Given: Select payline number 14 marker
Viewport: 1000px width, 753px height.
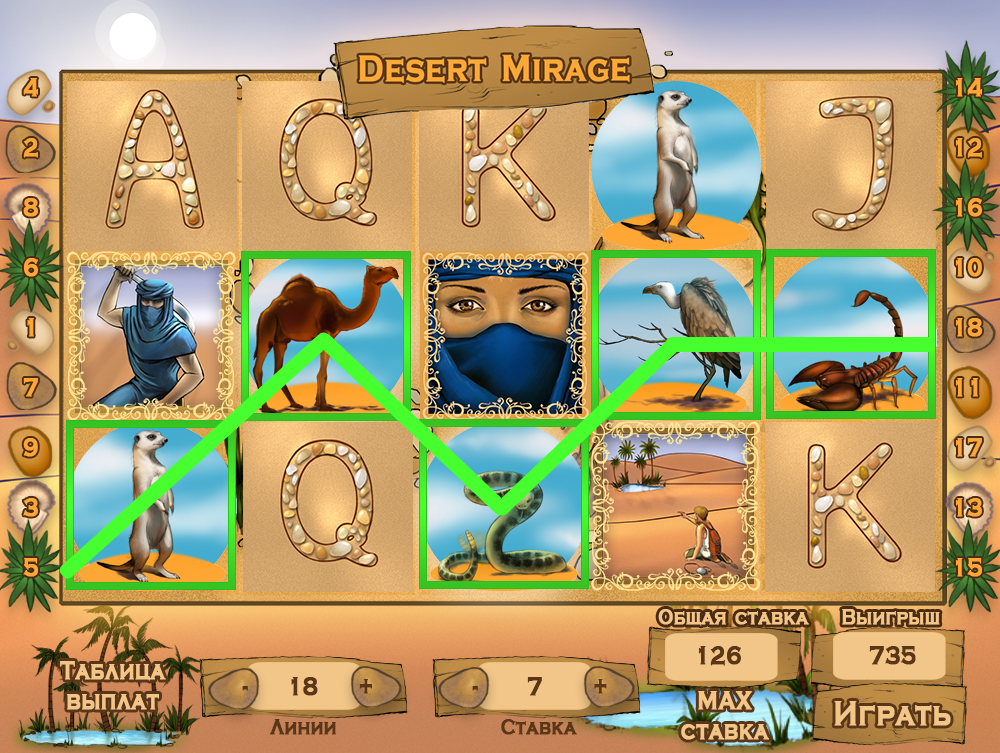Looking at the screenshot, I should [x=967, y=88].
